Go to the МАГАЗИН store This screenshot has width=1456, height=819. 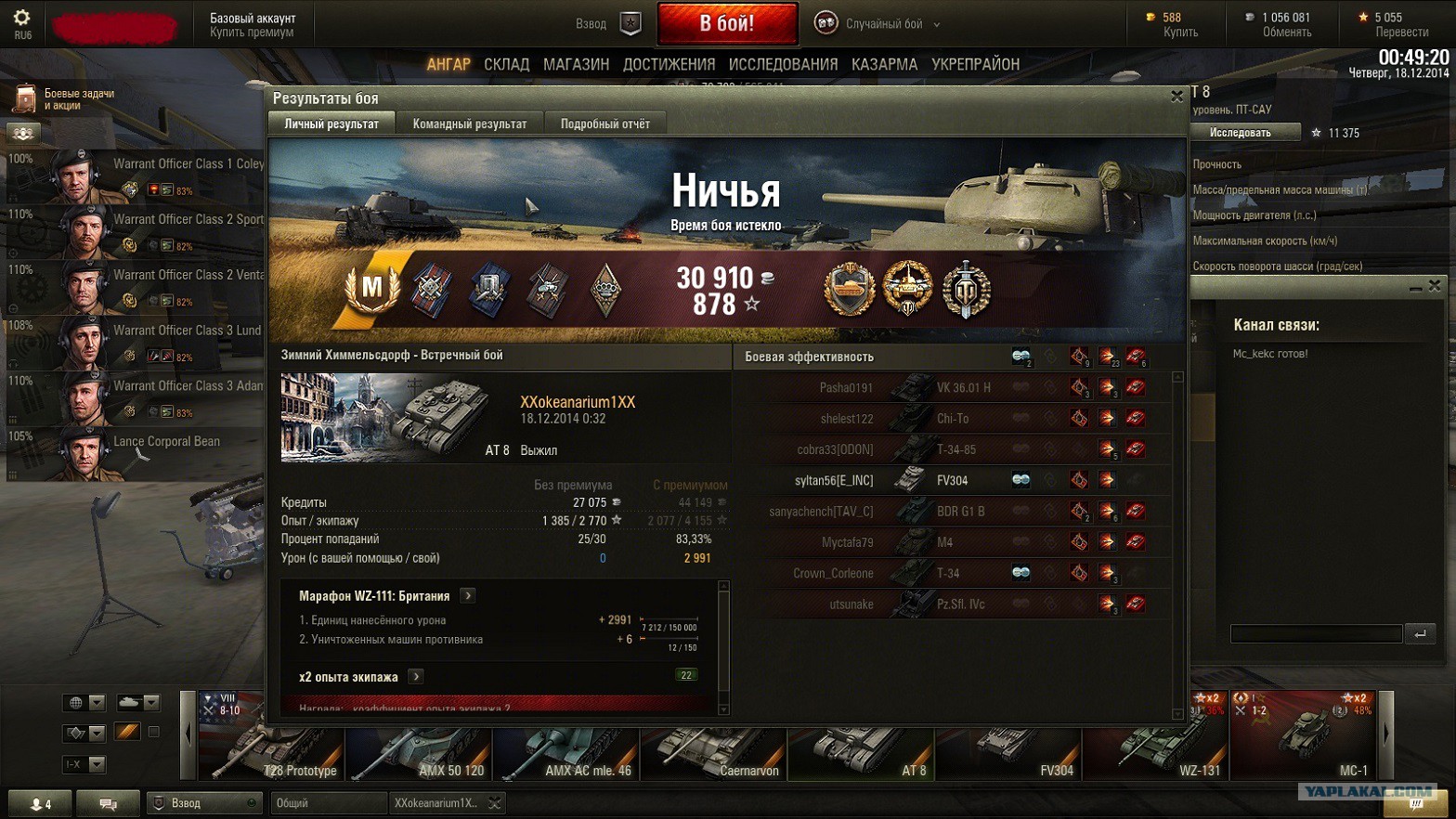(x=576, y=64)
